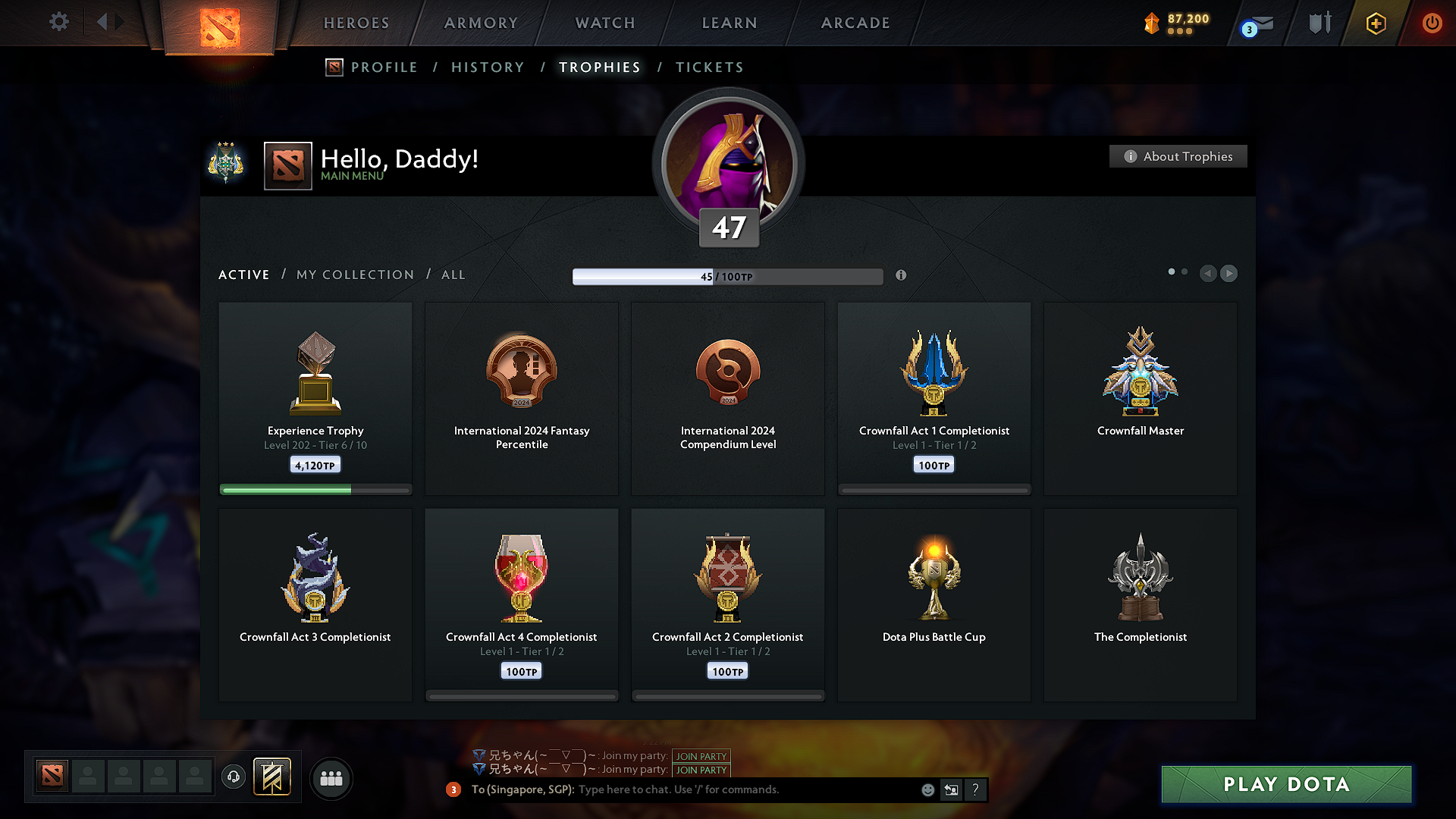The height and width of the screenshot is (819, 1456).
Task: Select the ALL trophies filter
Action: [453, 275]
